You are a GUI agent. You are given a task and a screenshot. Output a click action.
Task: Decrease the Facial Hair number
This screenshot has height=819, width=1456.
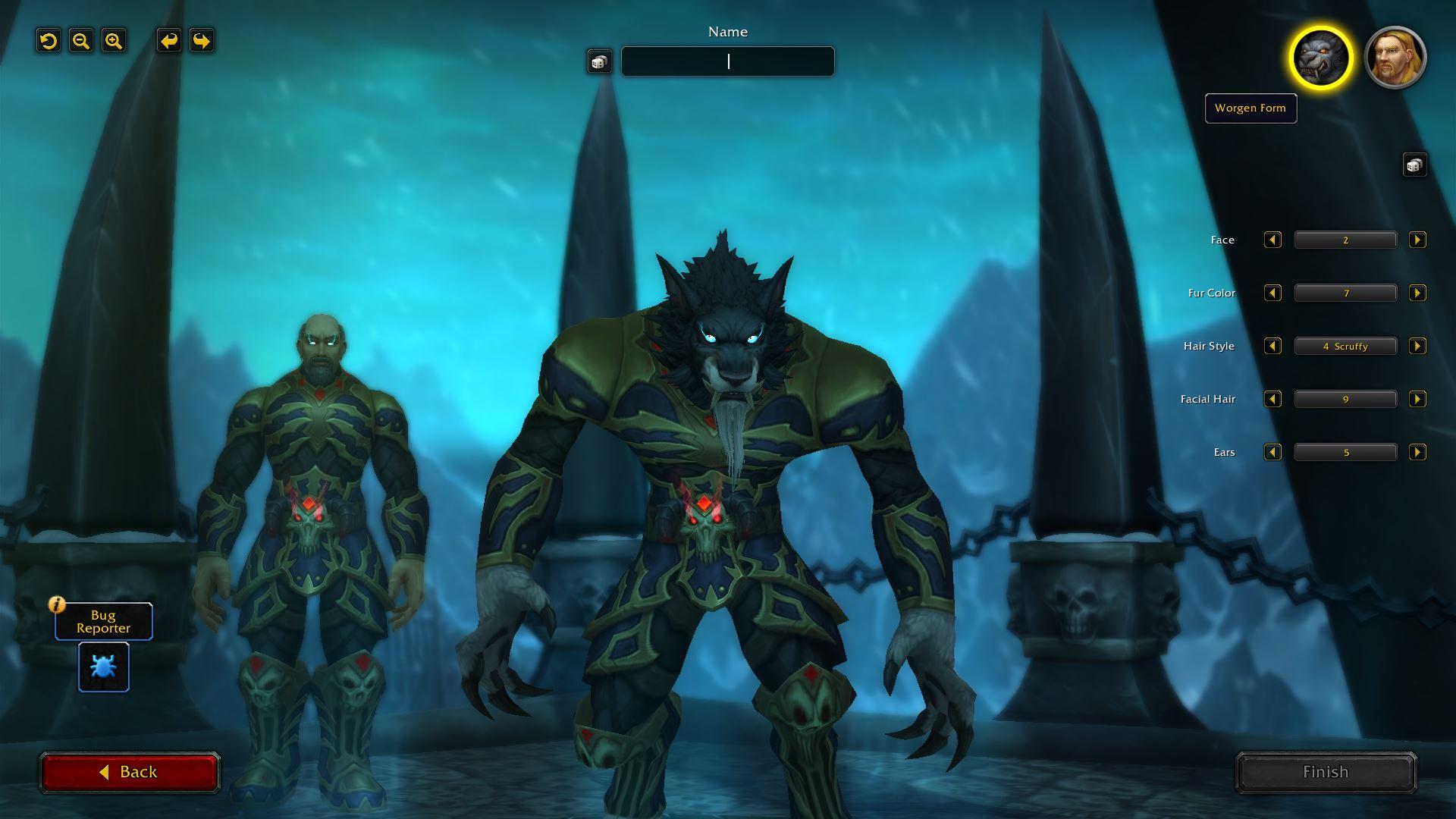1272,399
